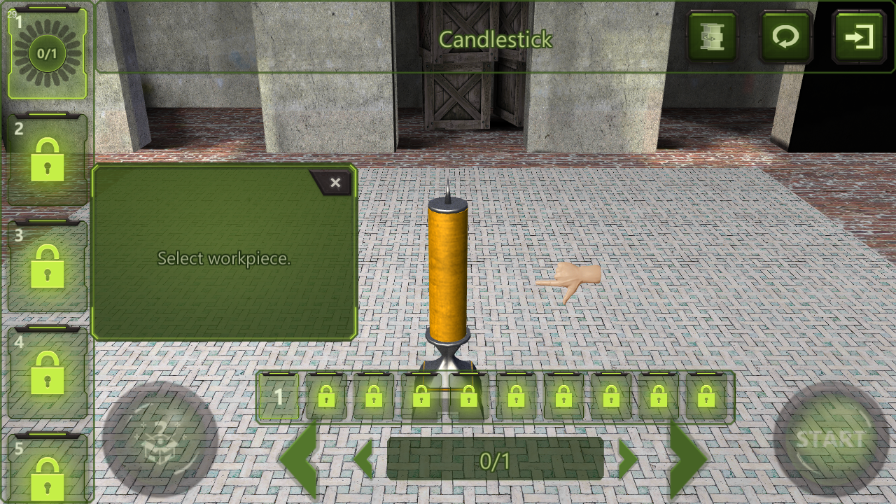The width and height of the screenshot is (896, 504).
Task: Open the round question mark help button
Action: [x=160, y=439]
